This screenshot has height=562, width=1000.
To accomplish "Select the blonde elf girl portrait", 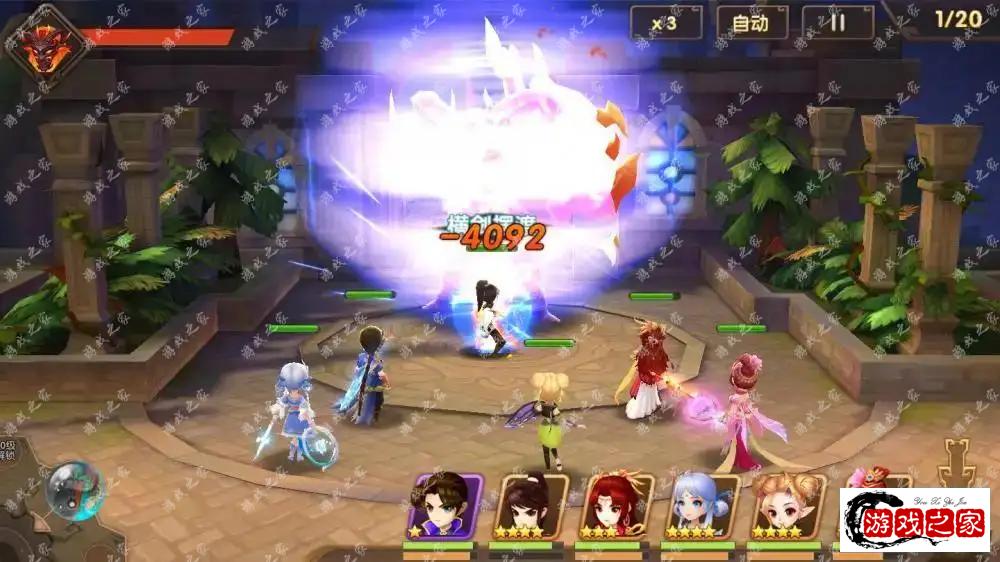I will click(788, 506).
